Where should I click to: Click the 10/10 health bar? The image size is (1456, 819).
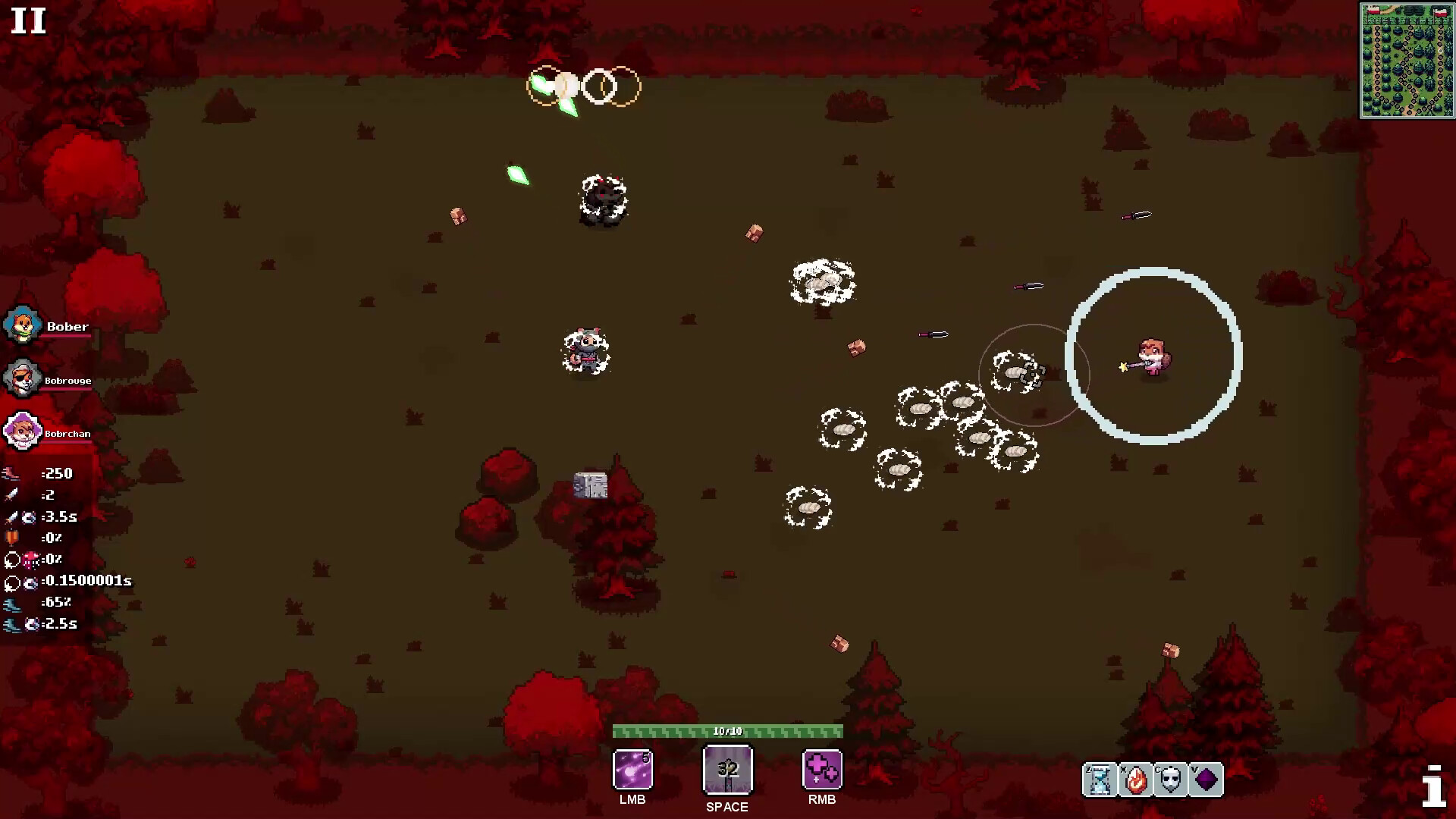pos(727,731)
